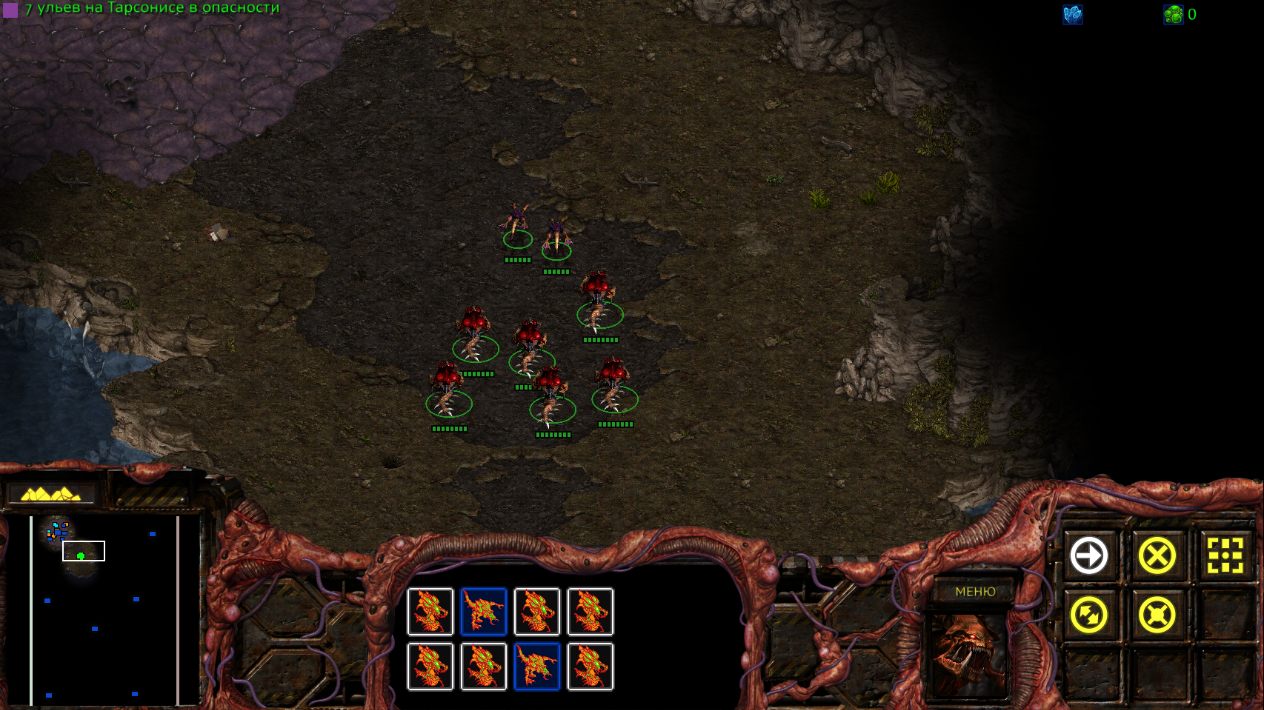Activate the Hold Position command
The width and height of the screenshot is (1264, 710).
tap(1157, 615)
